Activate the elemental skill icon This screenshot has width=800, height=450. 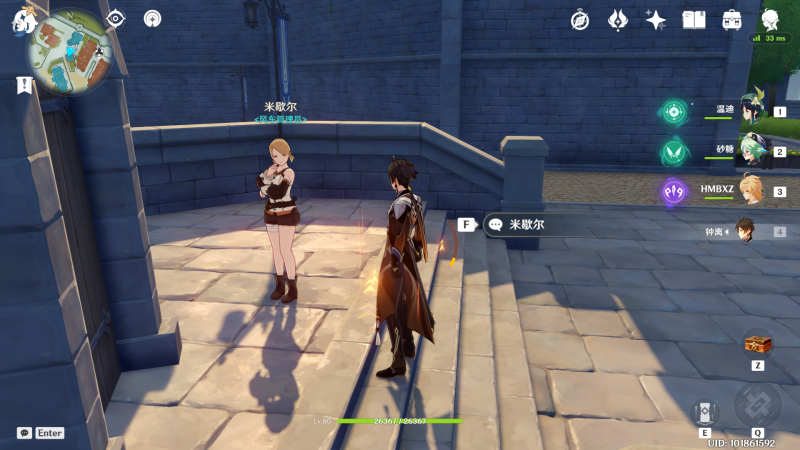(x=705, y=412)
